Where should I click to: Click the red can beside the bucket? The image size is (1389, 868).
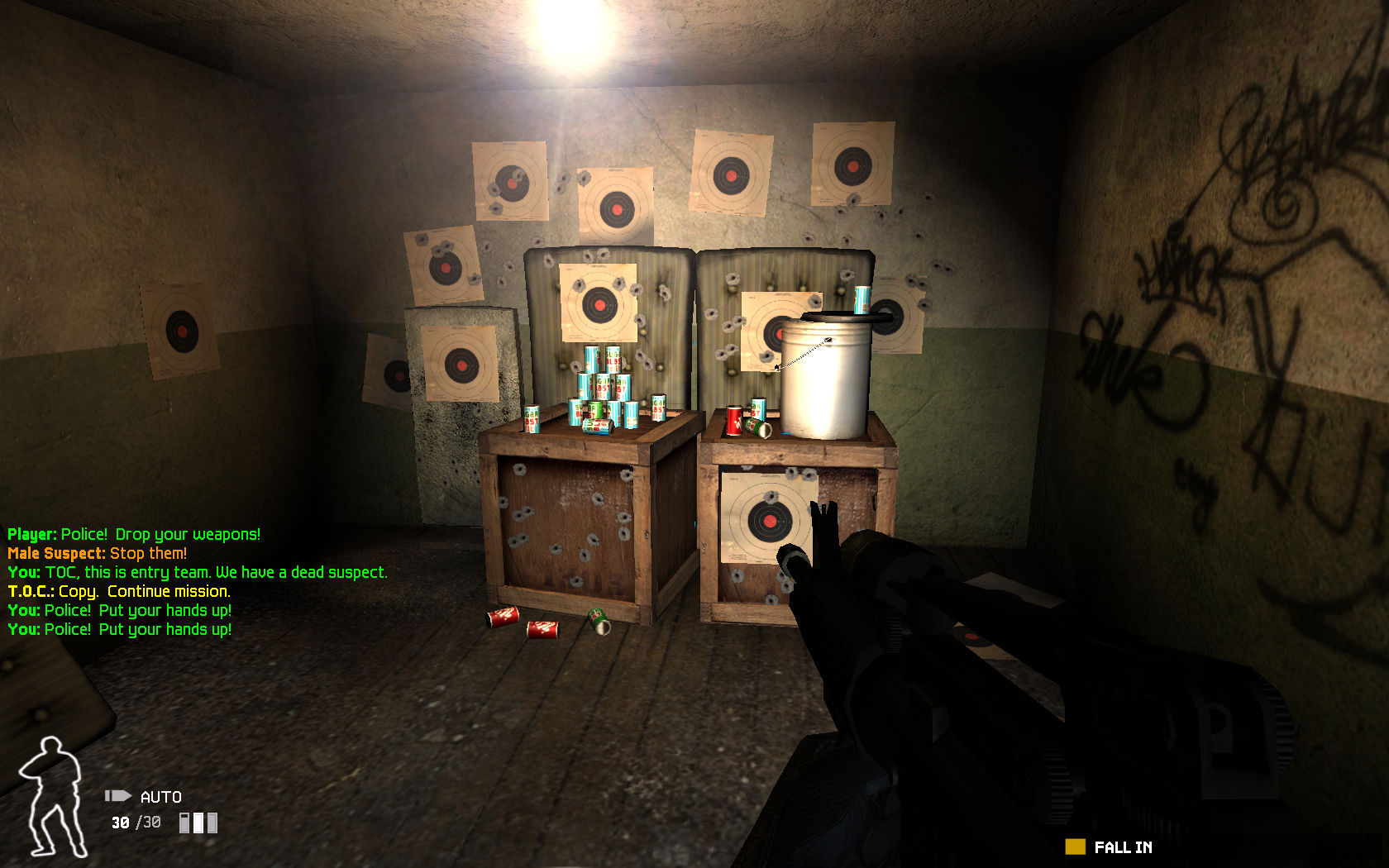(735, 419)
